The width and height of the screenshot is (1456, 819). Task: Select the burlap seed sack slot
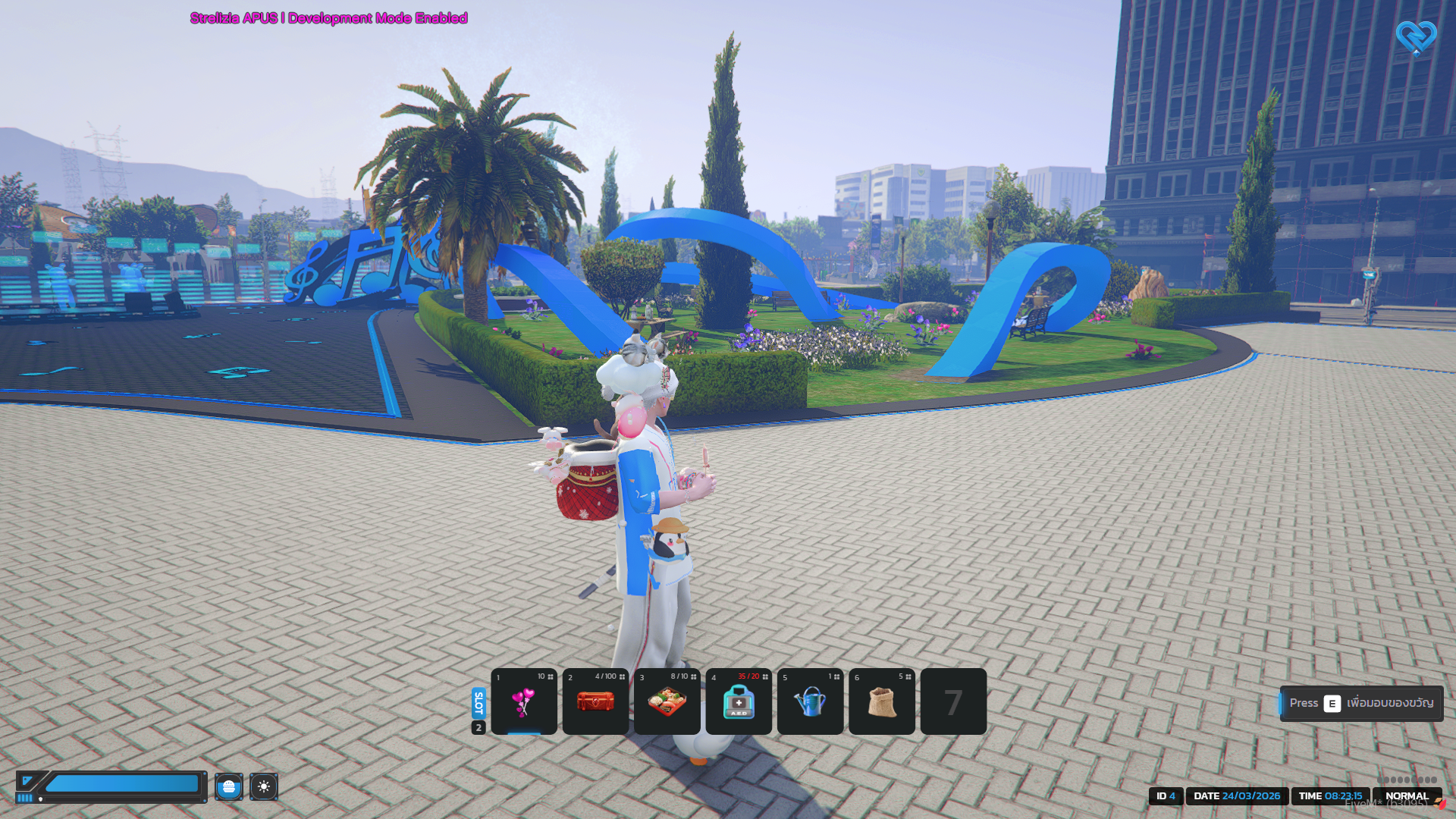click(882, 701)
